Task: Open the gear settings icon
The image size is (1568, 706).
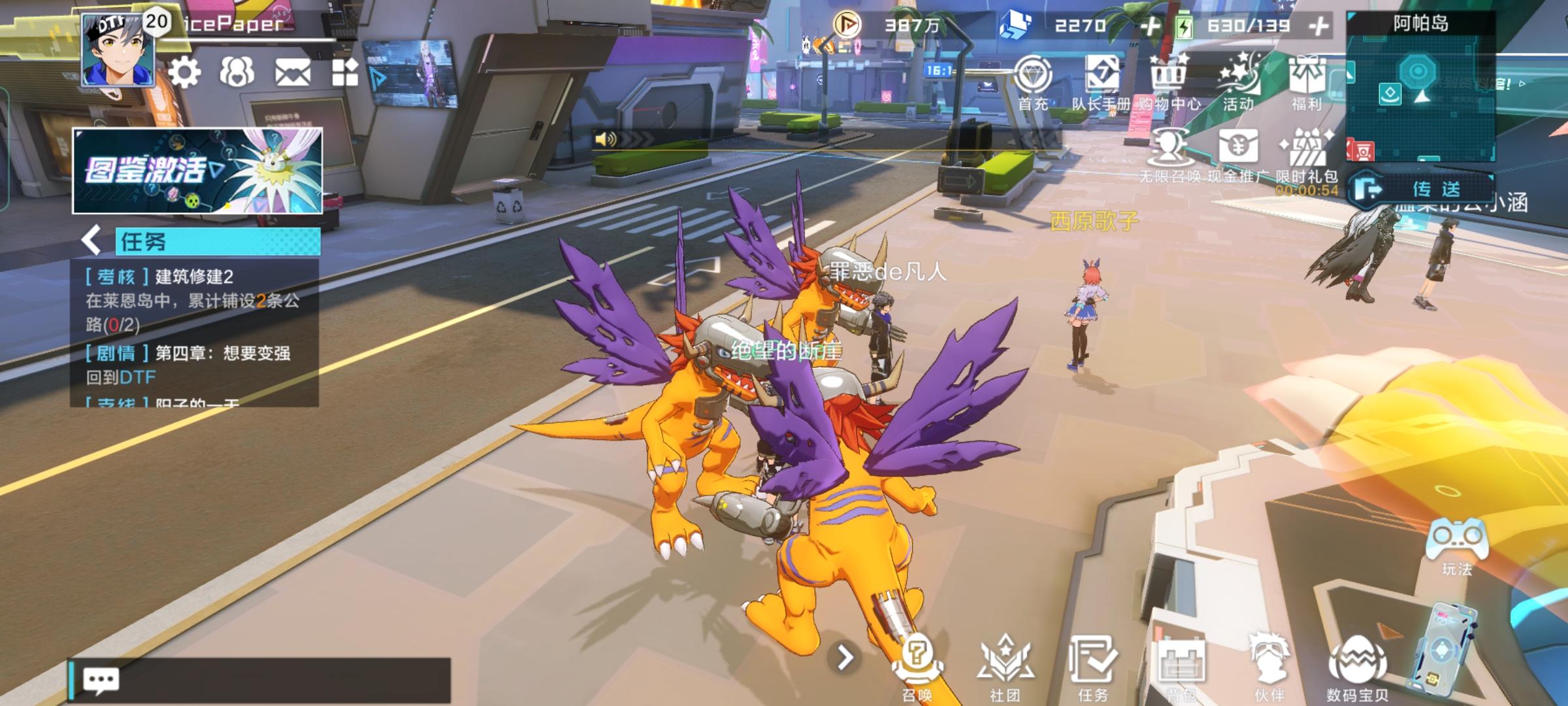Action: coord(184,72)
